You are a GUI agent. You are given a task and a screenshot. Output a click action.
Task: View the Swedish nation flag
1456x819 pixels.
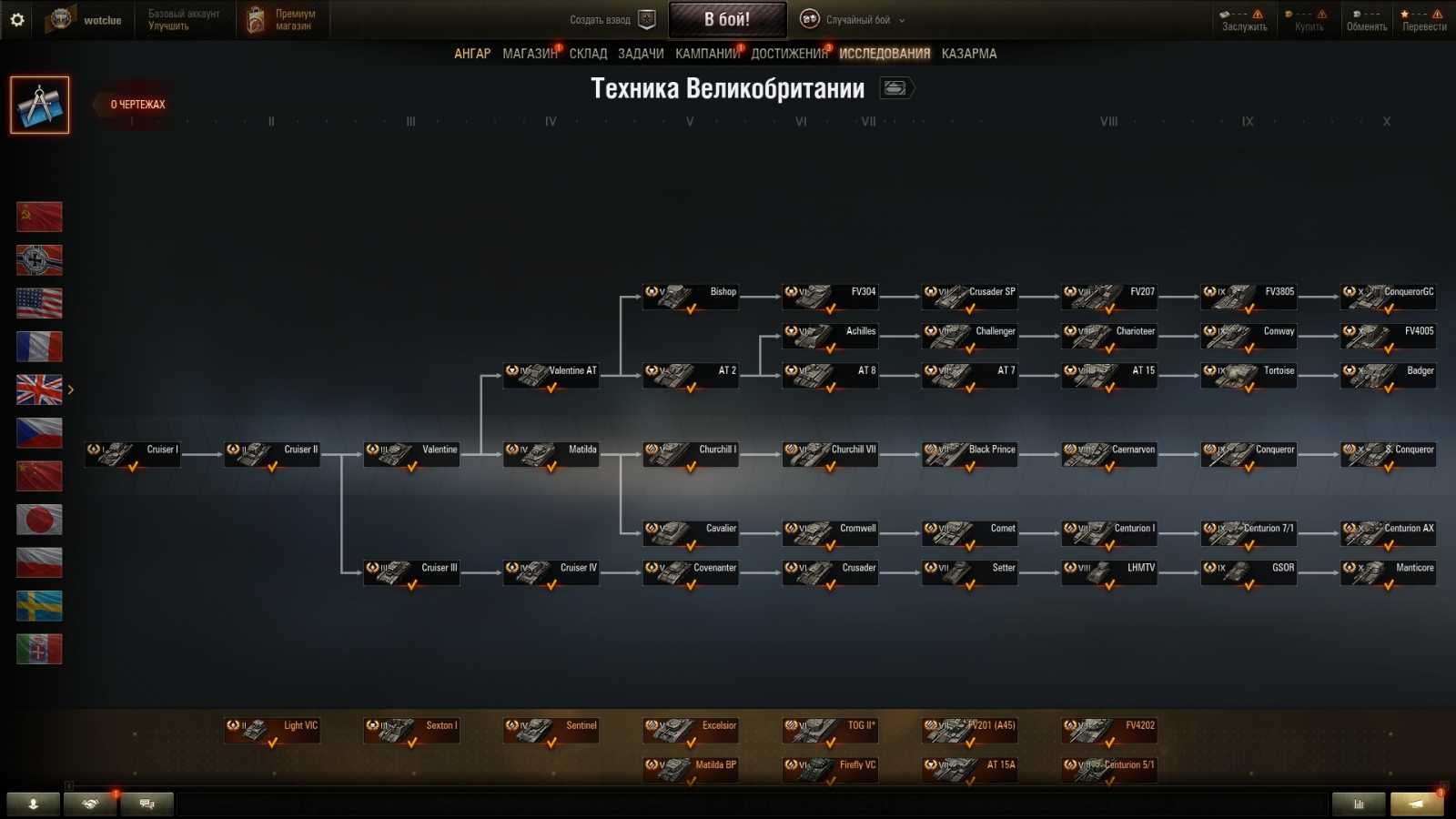(39, 606)
